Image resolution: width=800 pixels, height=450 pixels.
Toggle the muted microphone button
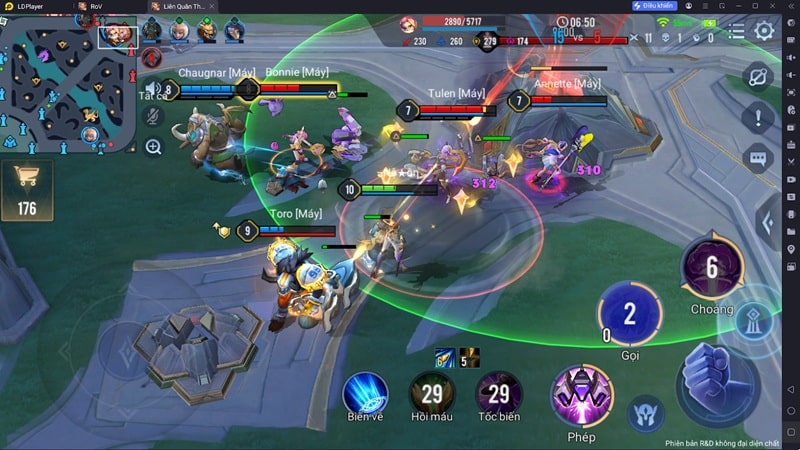pyautogui.click(x=153, y=118)
